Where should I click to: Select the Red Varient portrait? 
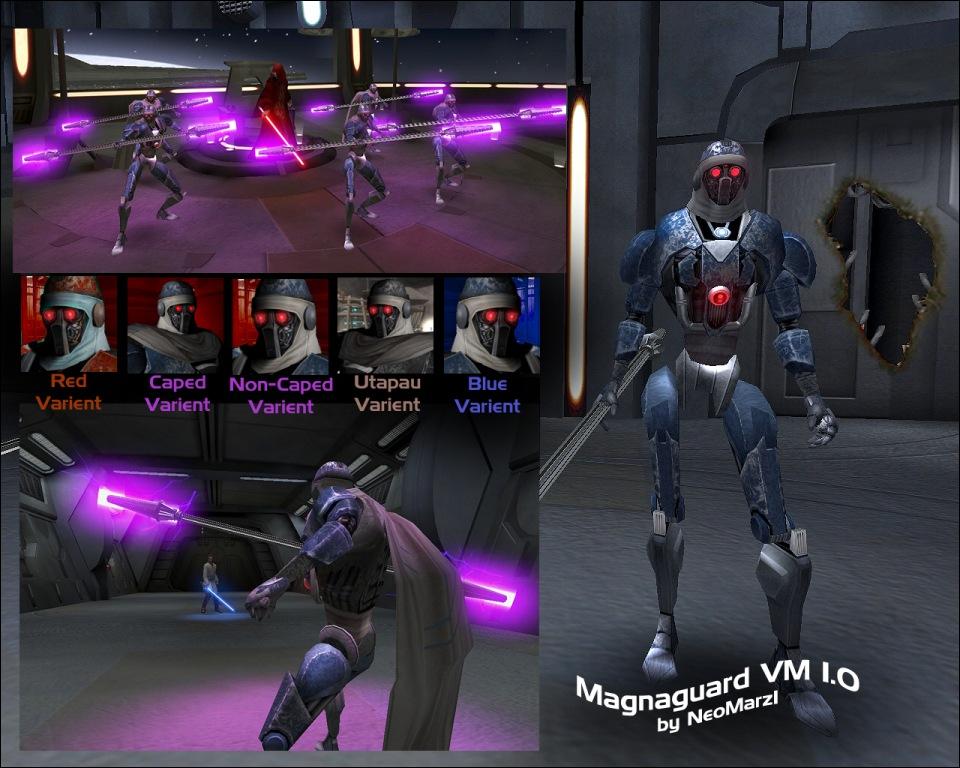click(69, 324)
